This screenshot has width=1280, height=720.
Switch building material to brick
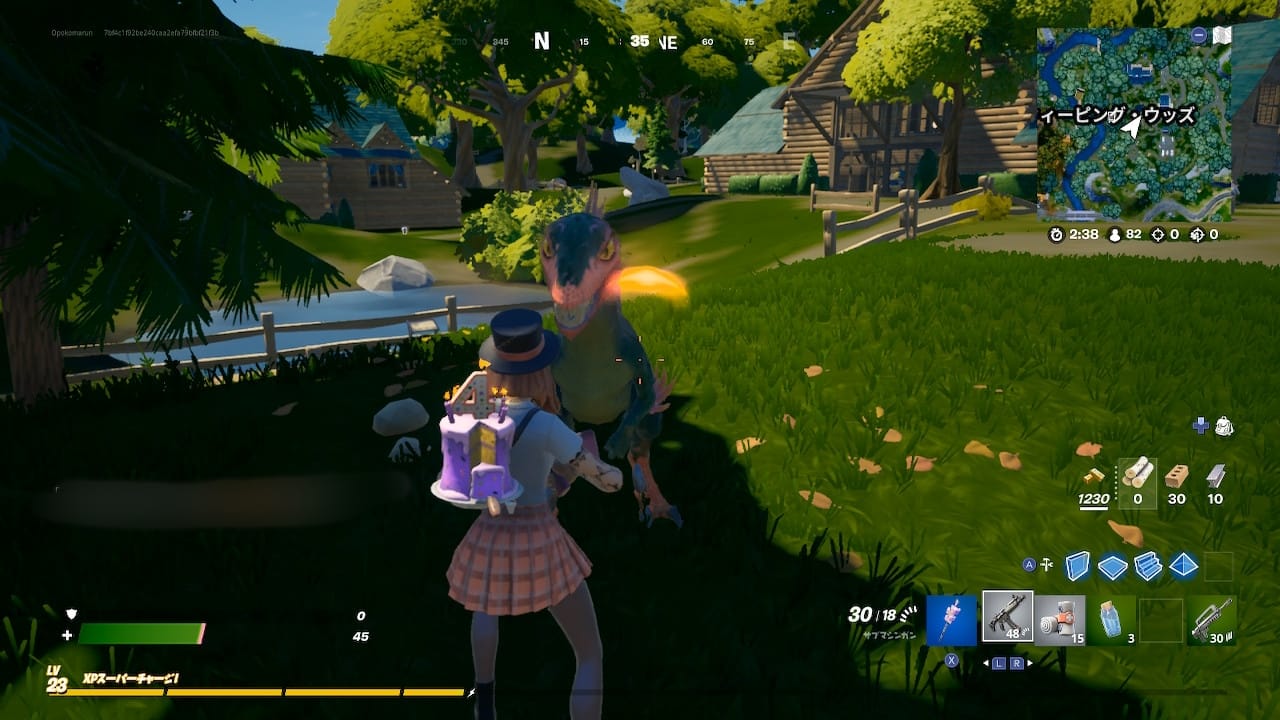(1177, 475)
